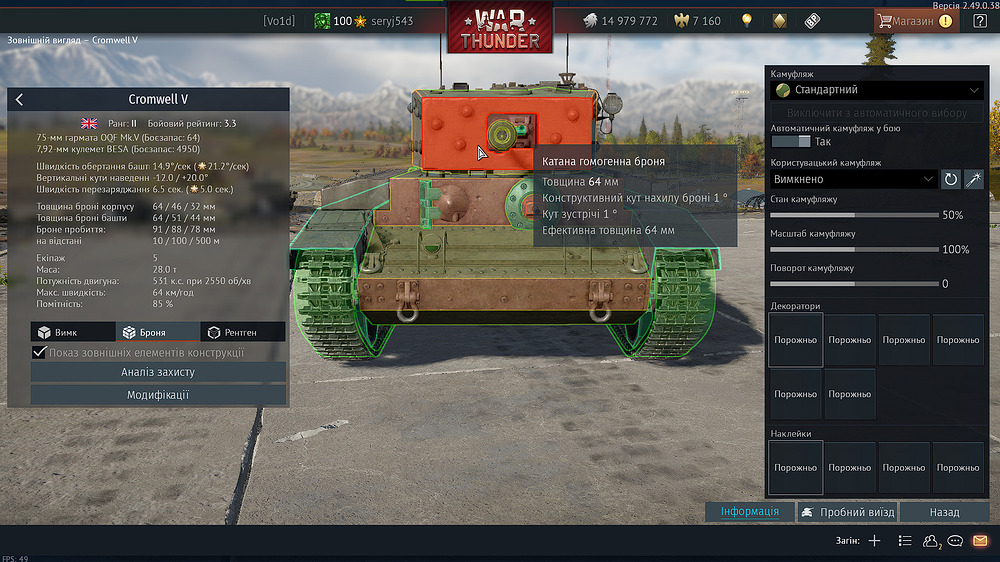Open the Магазин shop
The height and width of the screenshot is (562, 1000).
[x=914, y=20]
